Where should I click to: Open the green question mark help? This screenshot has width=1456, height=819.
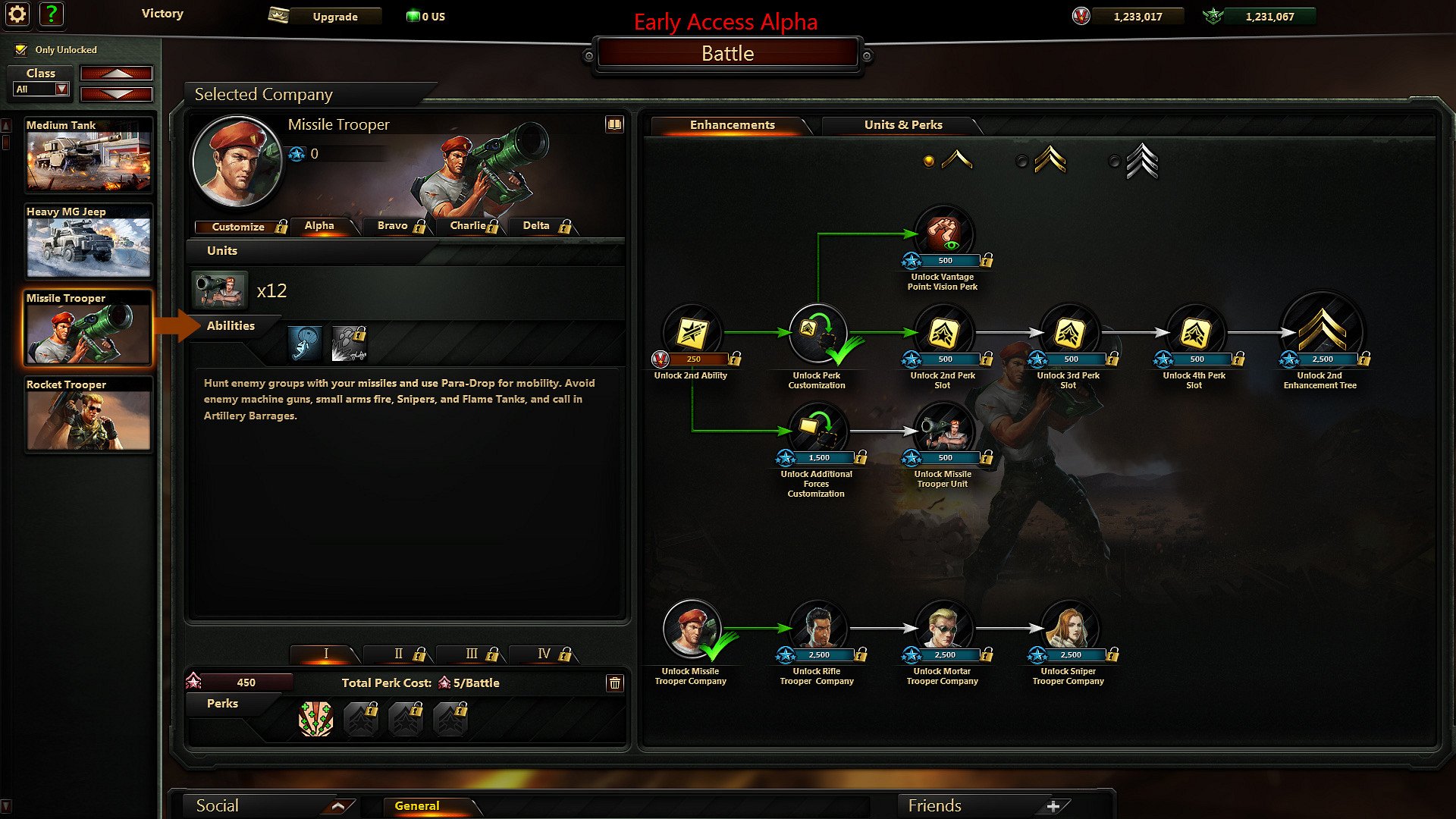pos(51,14)
